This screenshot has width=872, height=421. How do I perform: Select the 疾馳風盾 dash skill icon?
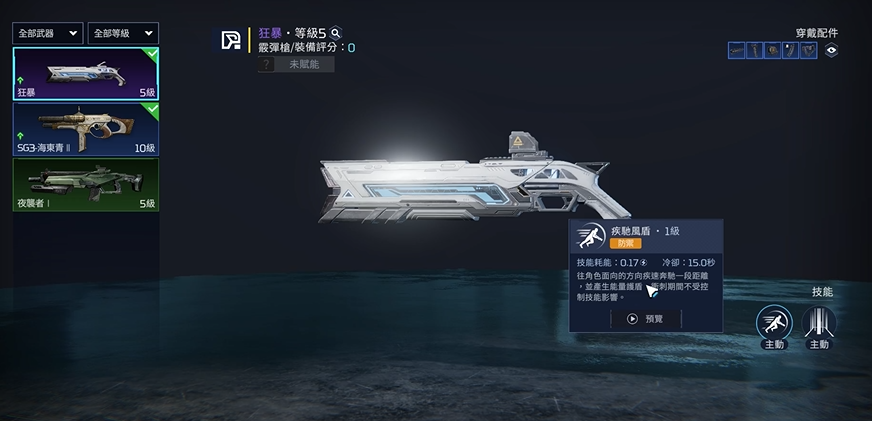coord(773,322)
